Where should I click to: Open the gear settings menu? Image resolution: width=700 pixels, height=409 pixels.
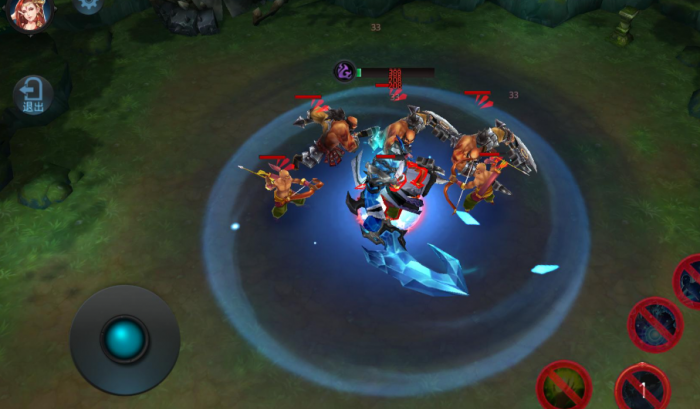pyautogui.click(x=88, y=5)
